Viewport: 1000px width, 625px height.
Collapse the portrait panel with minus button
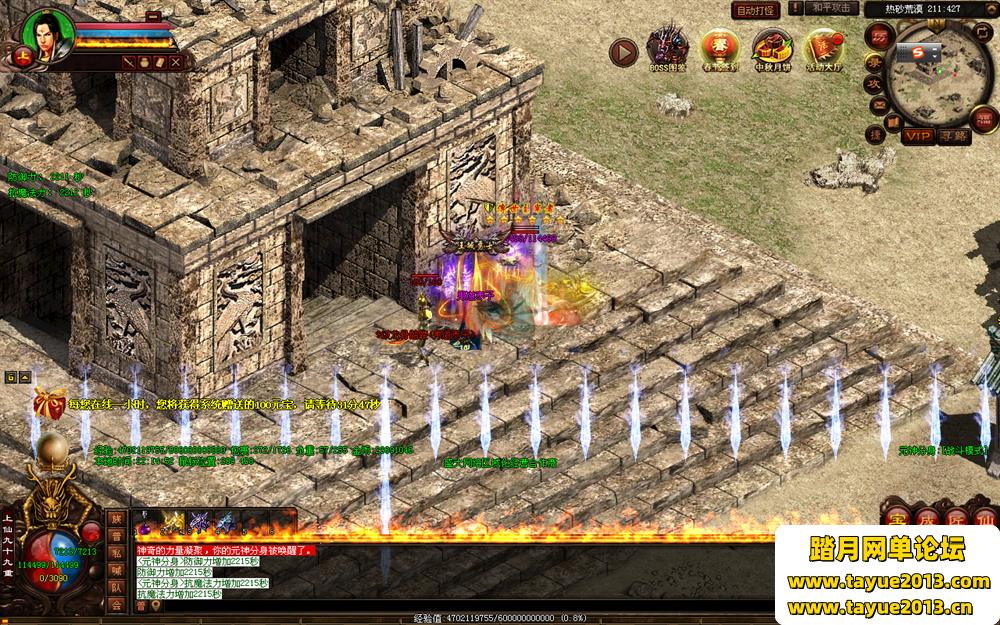click(153, 17)
